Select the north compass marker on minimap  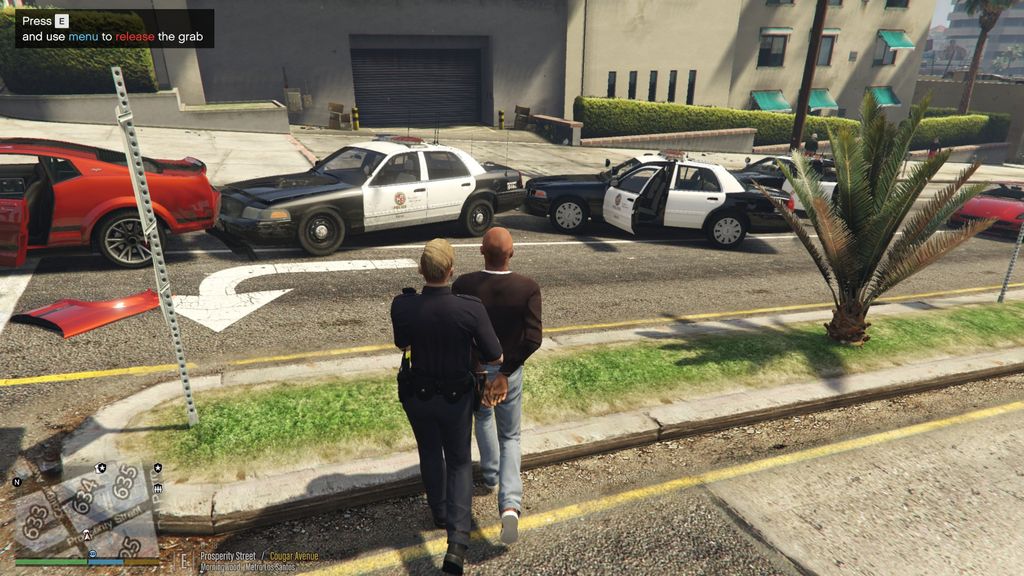(17, 482)
